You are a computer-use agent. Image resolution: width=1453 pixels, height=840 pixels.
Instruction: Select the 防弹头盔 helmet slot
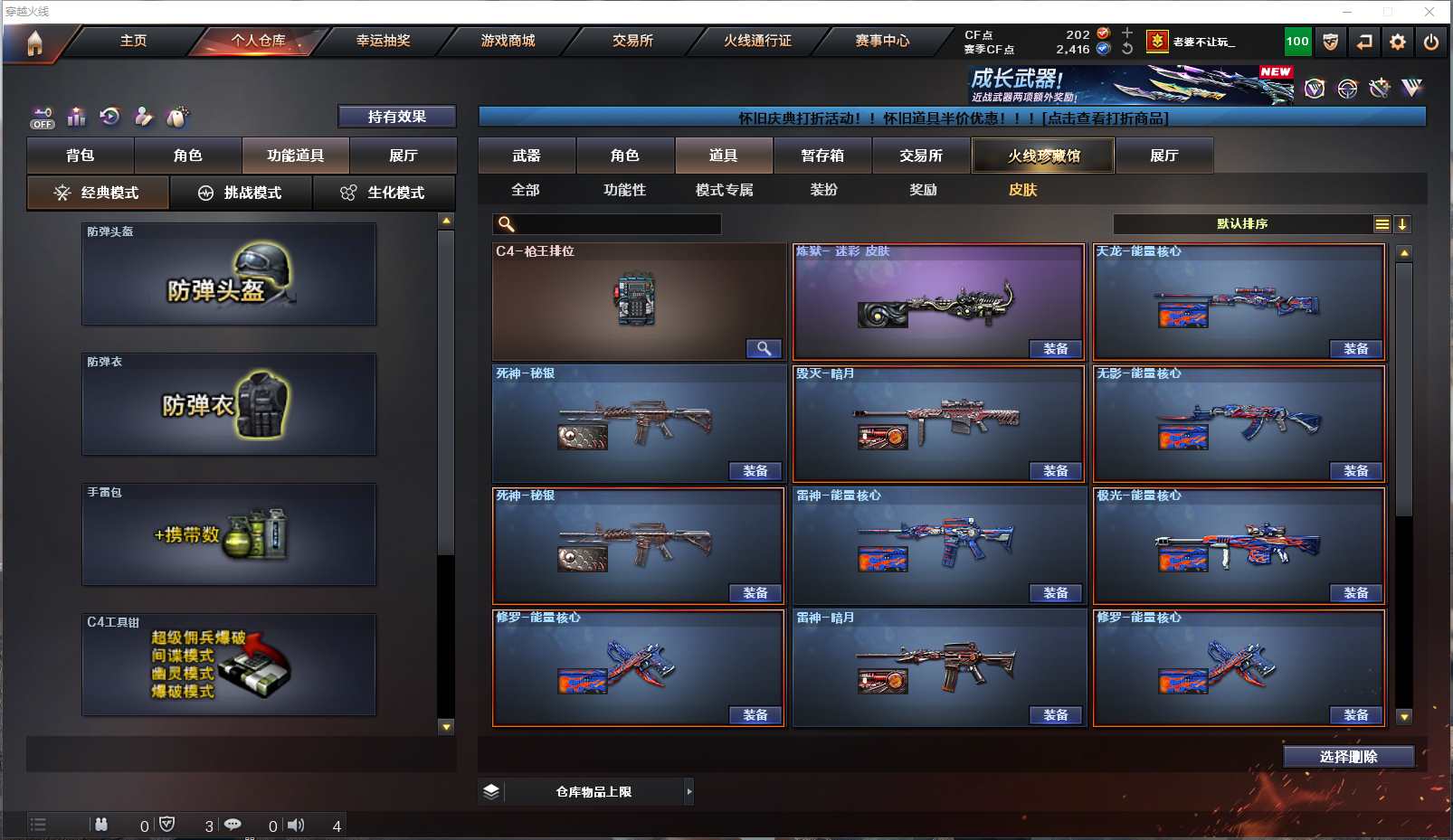click(229, 274)
